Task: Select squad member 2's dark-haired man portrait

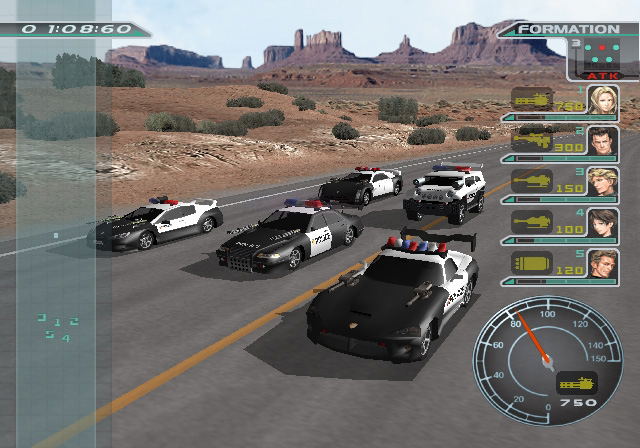Action: pyautogui.click(x=603, y=141)
